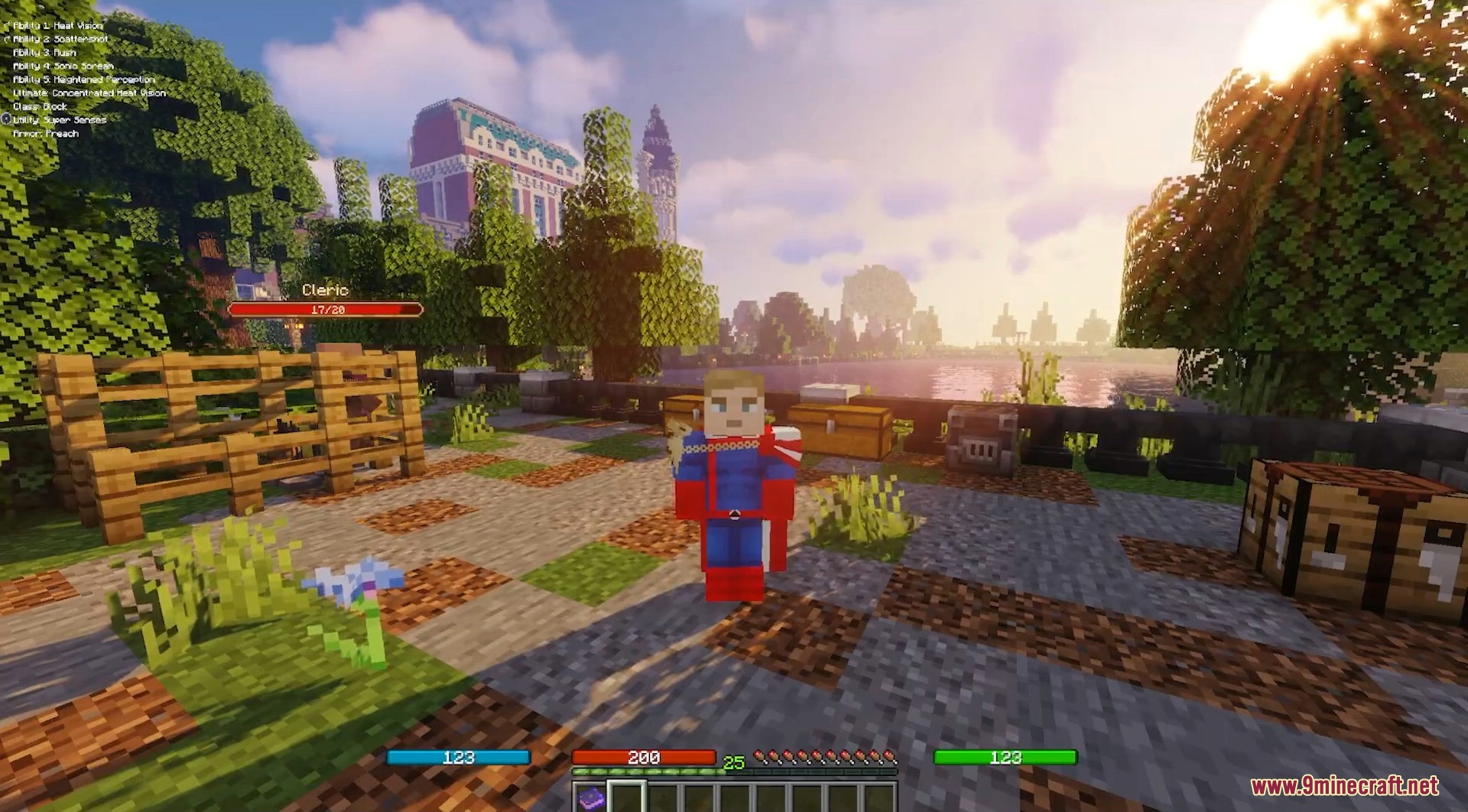Select Ability 1: Heat Vision entry

pos(58,25)
